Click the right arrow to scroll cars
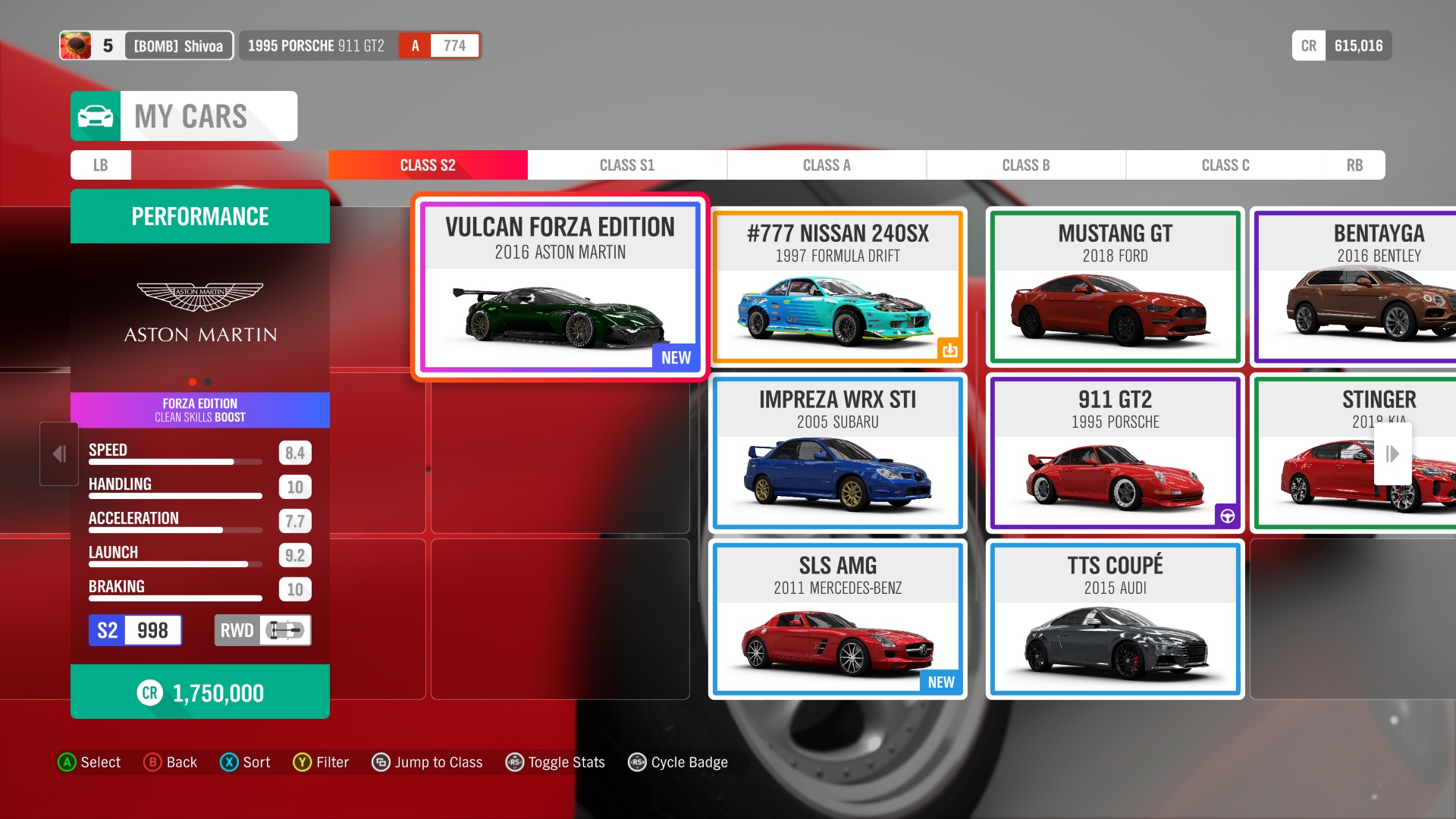The height and width of the screenshot is (819, 1456). pos(1392,453)
